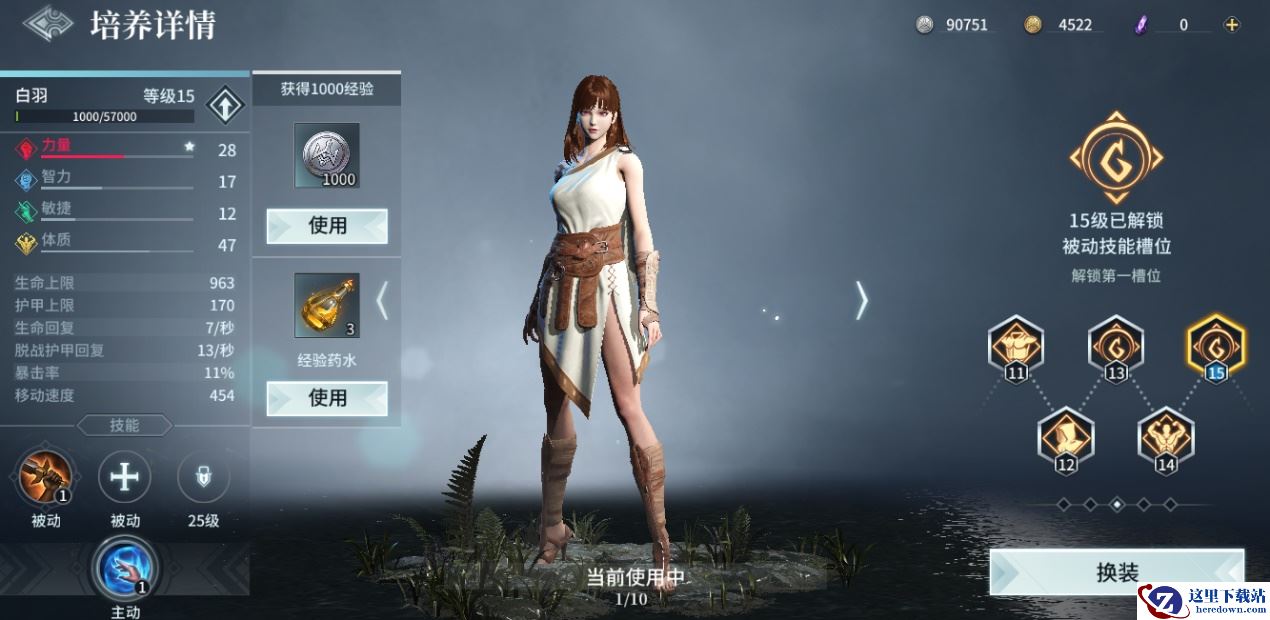This screenshot has height=620, width=1270.
Task: Open the first passive skill with fist icon
Action: [x=46, y=477]
